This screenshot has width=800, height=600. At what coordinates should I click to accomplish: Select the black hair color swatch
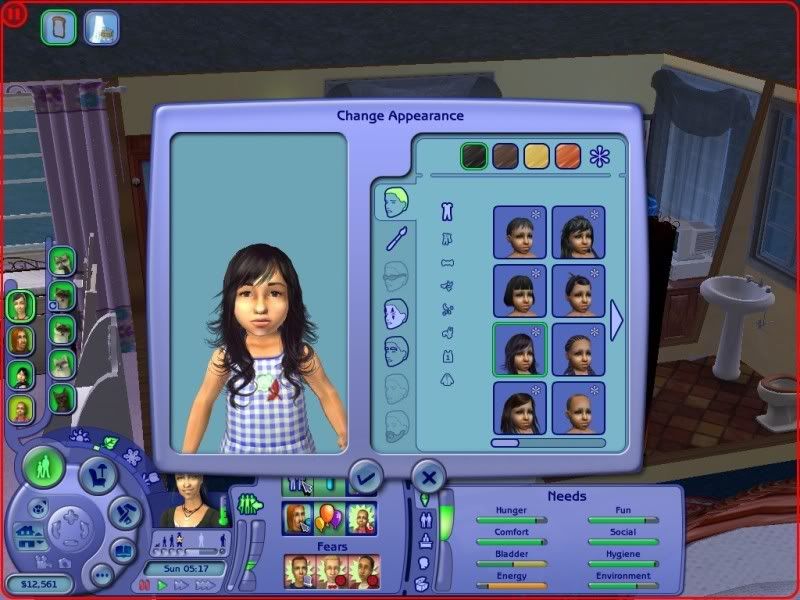point(474,155)
